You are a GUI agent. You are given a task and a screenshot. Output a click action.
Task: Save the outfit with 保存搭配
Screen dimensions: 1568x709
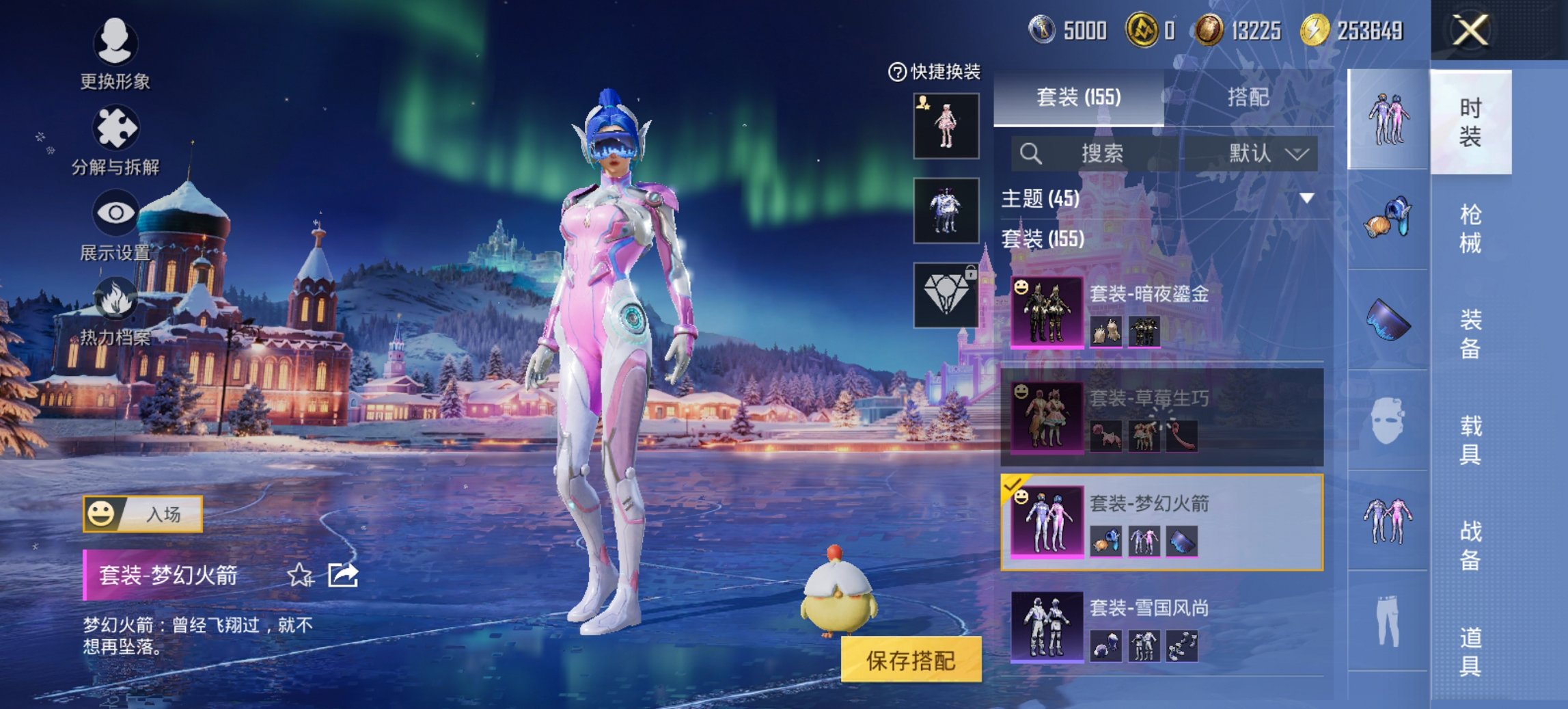pyautogui.click(x=911, y=660)
